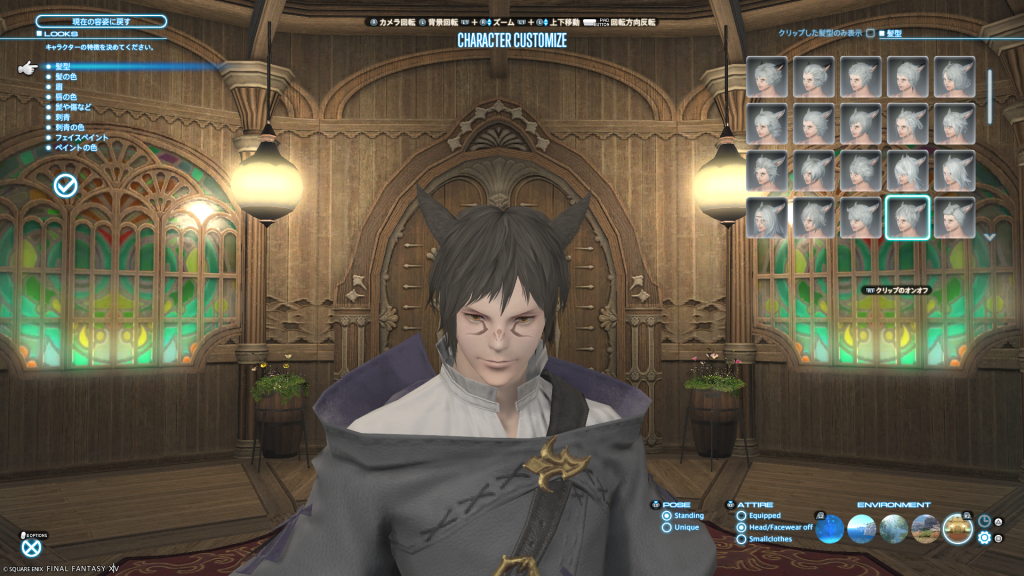Choose the 刺青 tattoo option
This screenshot has height=576, width=1024.
point(62,117)
